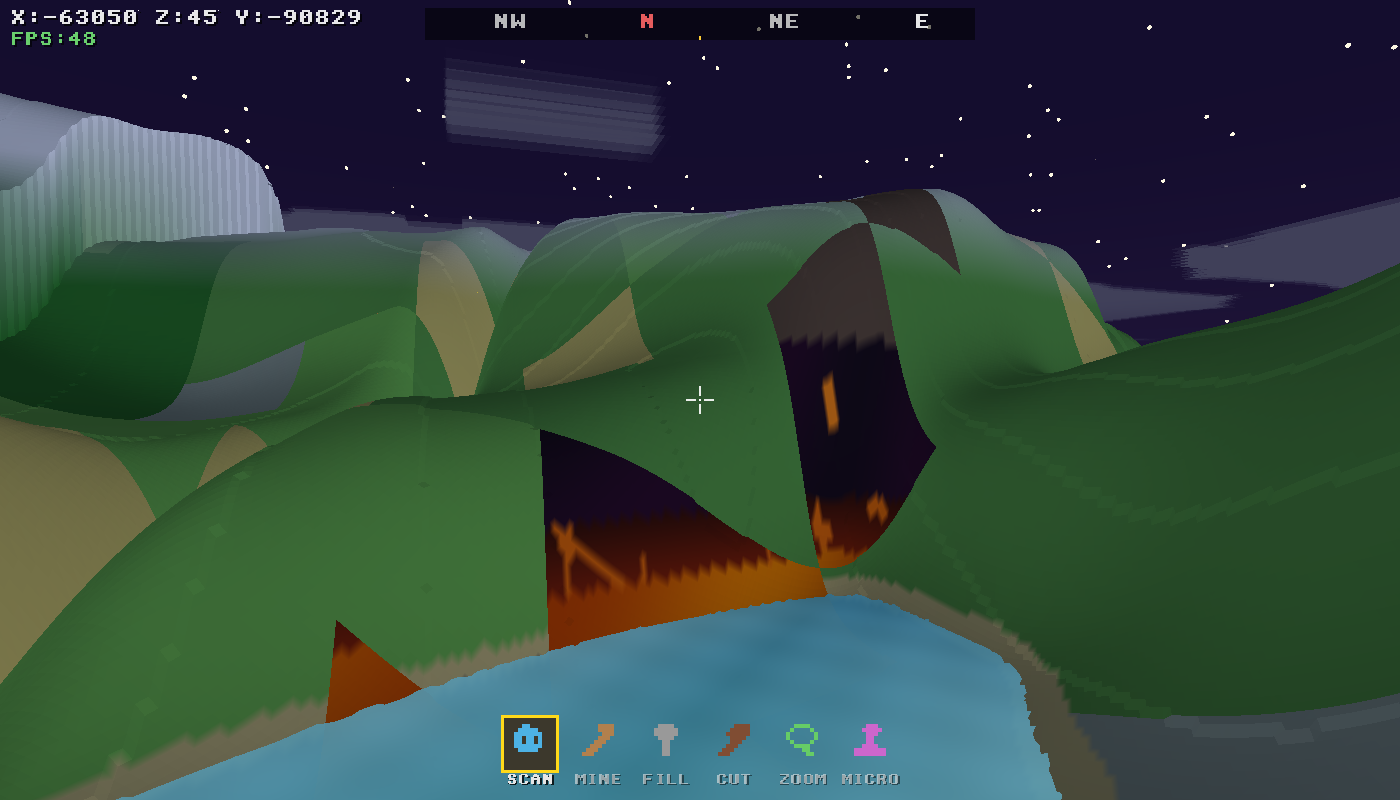The height and width of the screenshot is (800, 1400).
Task: Click the crosshair at screen center
Action: click(700, 400)
